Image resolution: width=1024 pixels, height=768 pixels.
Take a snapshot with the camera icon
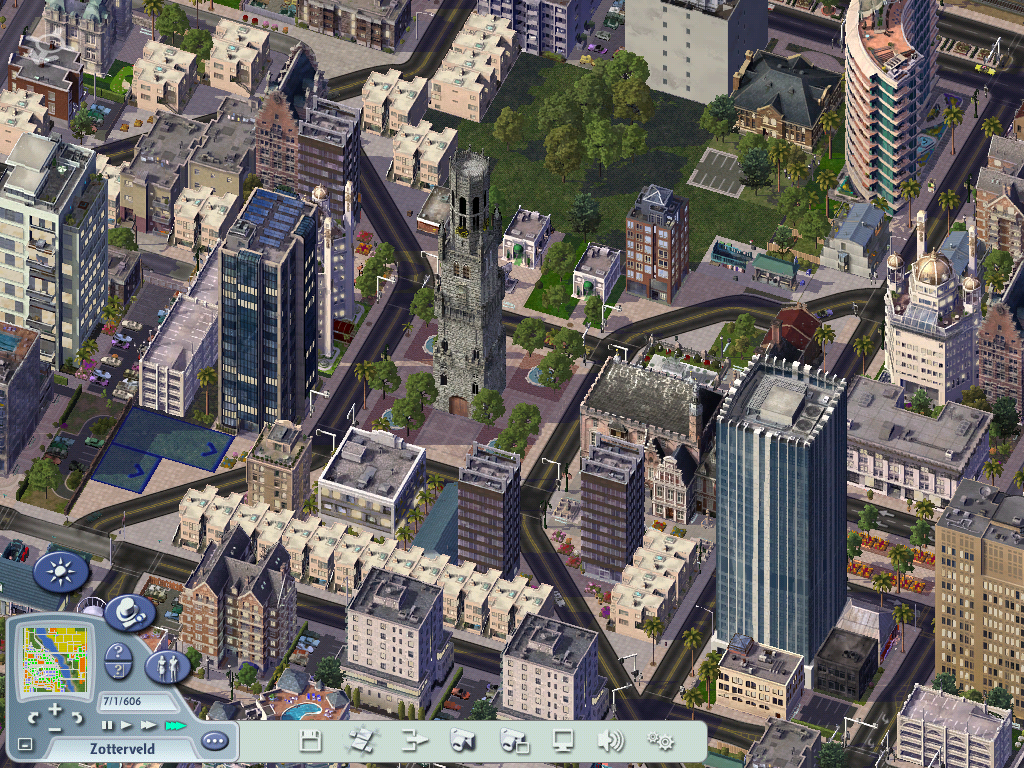[462, 741]
